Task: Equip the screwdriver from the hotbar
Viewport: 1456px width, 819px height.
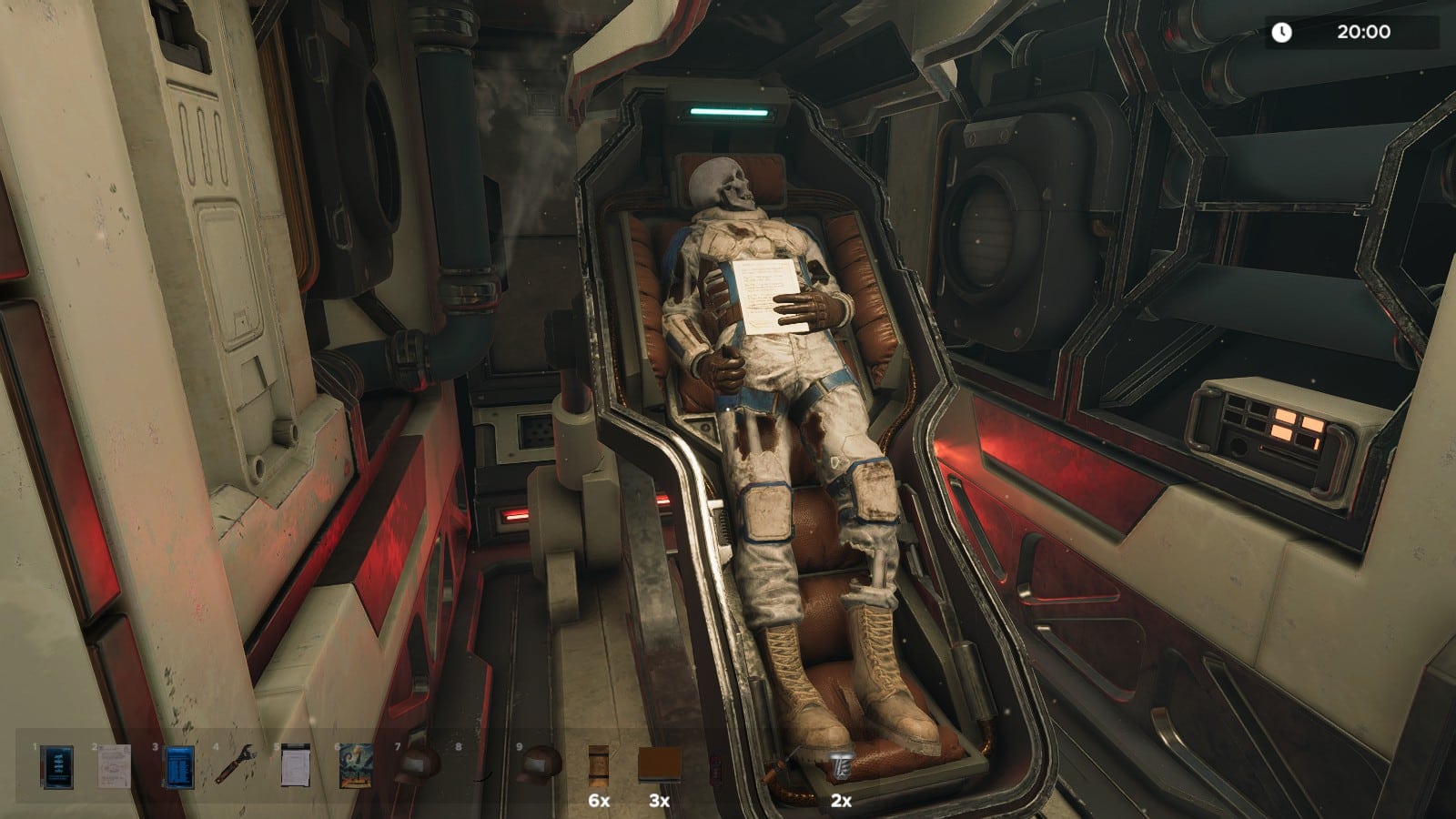Action: [x=783, y=763]
